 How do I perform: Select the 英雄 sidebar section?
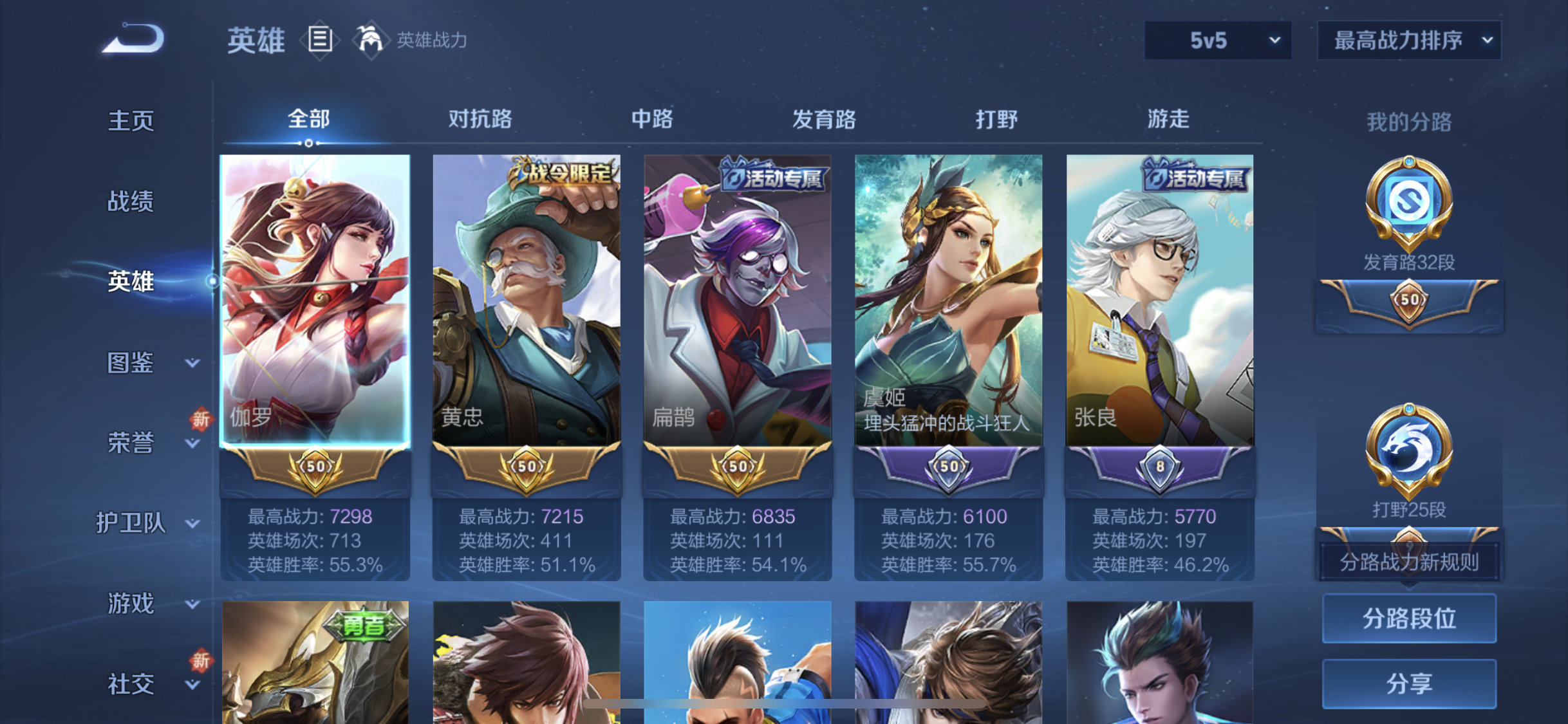pos(131,282)
